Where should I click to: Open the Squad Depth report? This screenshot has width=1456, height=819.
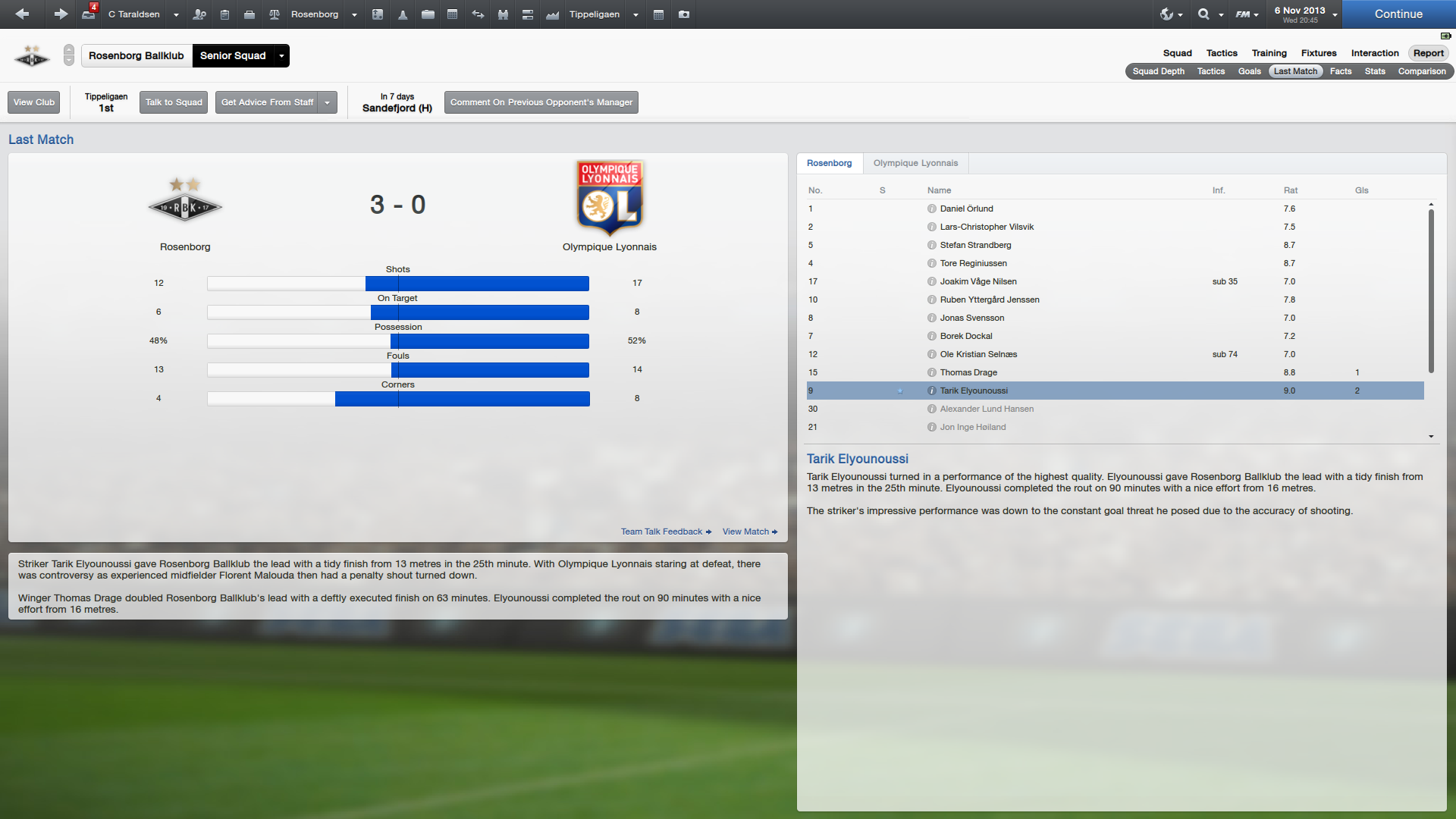pos(1158,71)
